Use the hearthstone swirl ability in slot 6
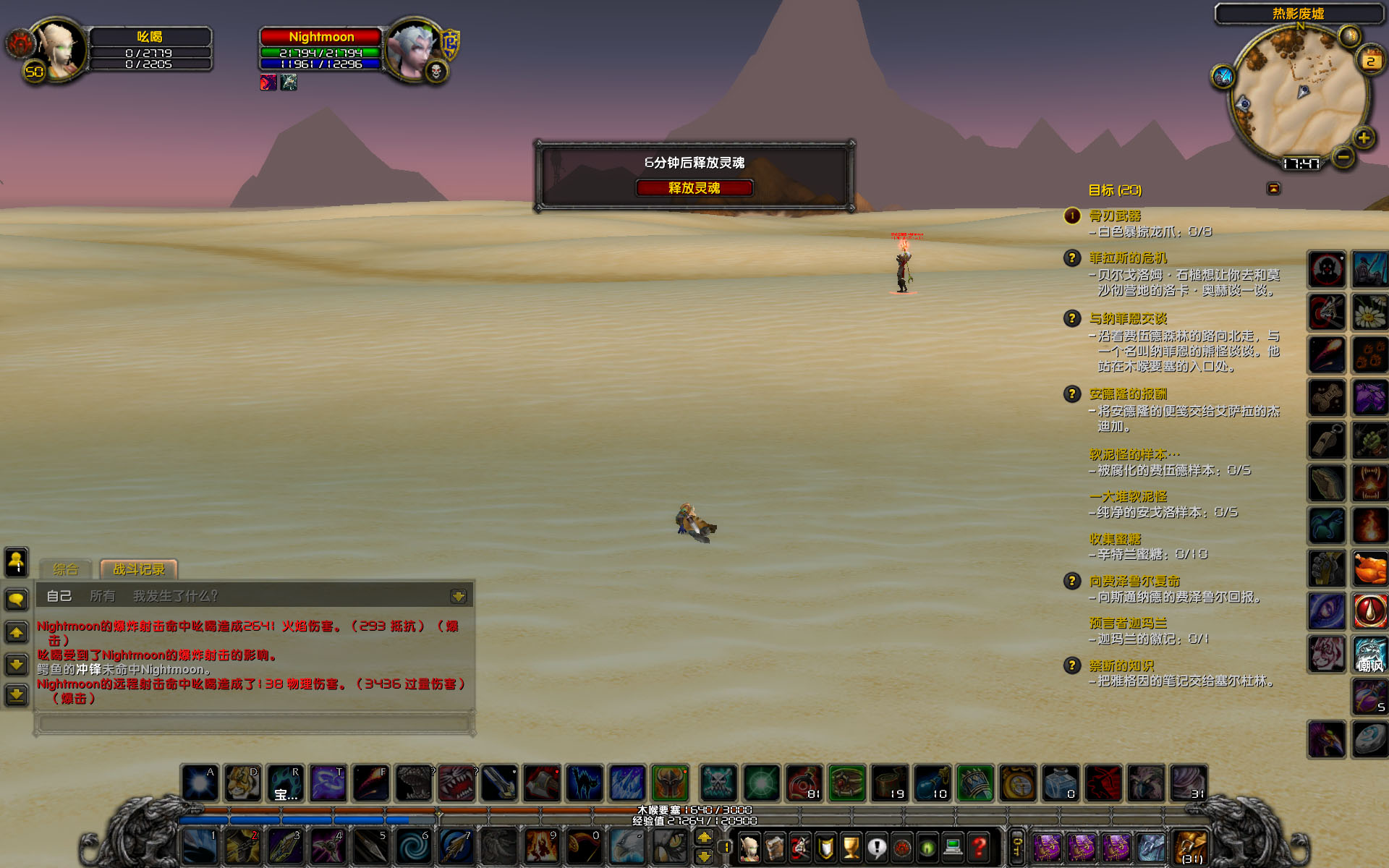This screenshot has height=868, width=1389. [x=414, y=846]
